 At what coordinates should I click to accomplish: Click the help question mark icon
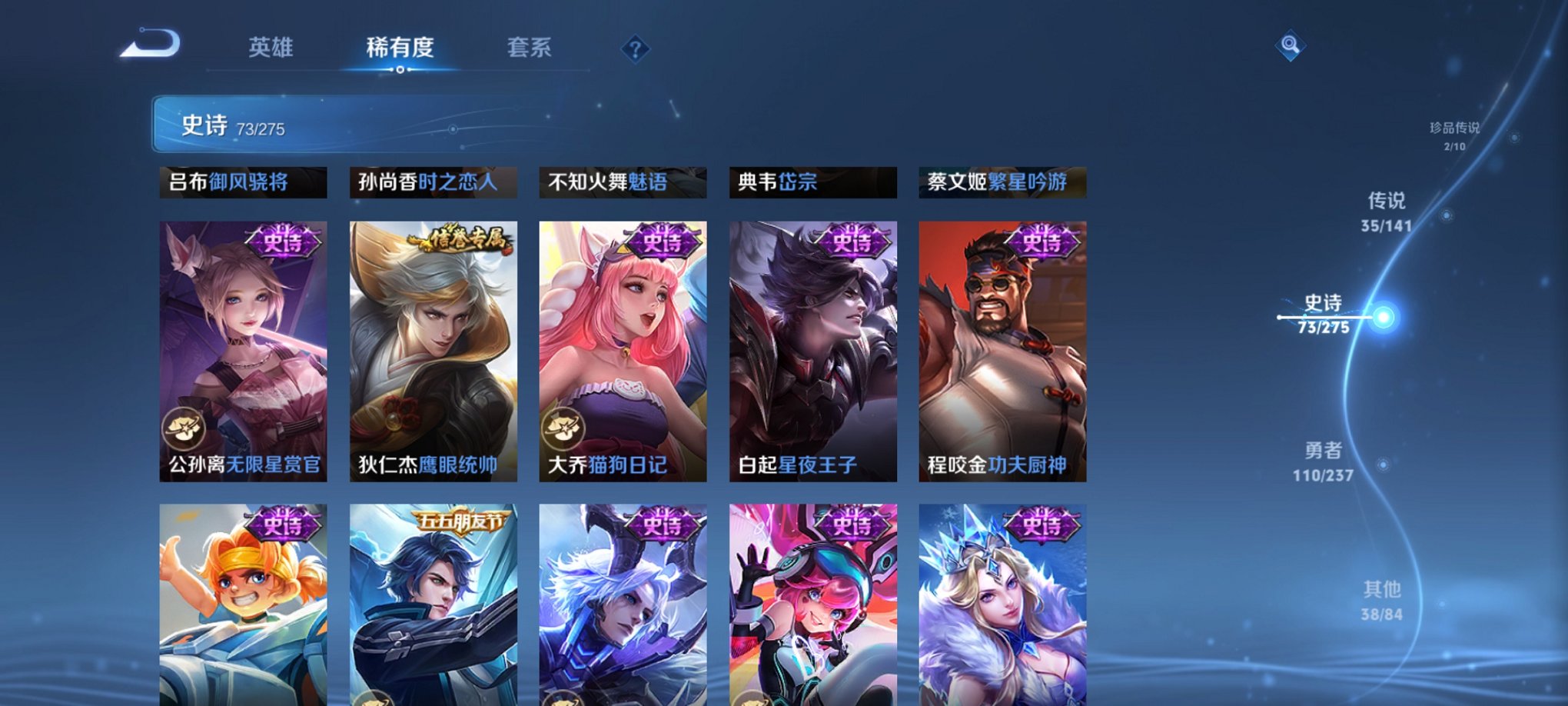click(x=635, y=50)
